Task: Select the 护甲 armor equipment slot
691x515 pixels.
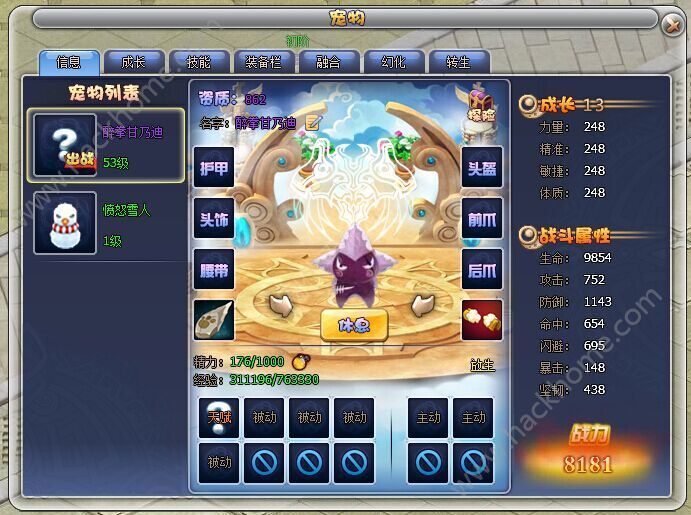Action: [214, 168]
